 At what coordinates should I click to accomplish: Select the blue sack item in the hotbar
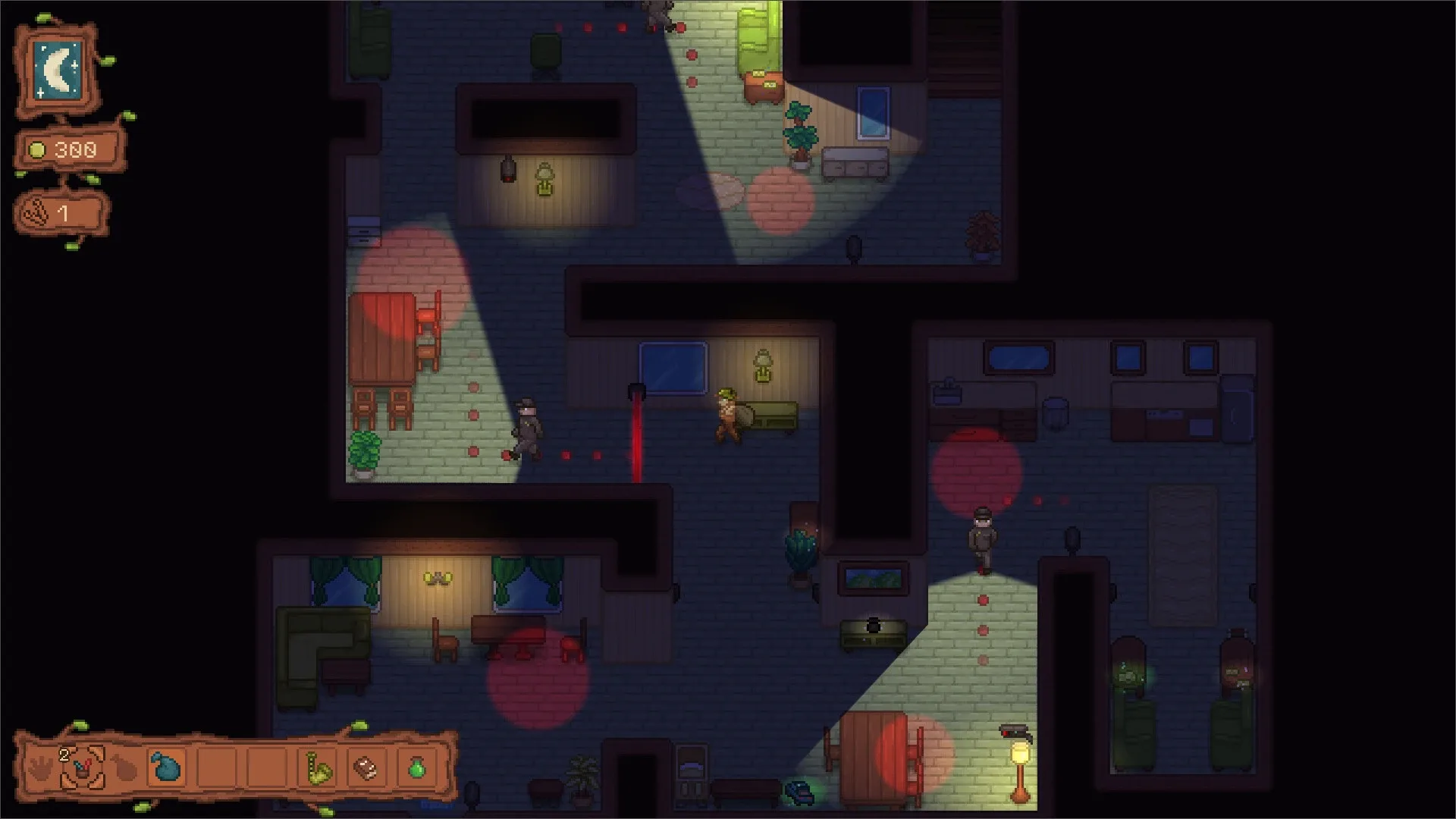click(x=165, y=767)
